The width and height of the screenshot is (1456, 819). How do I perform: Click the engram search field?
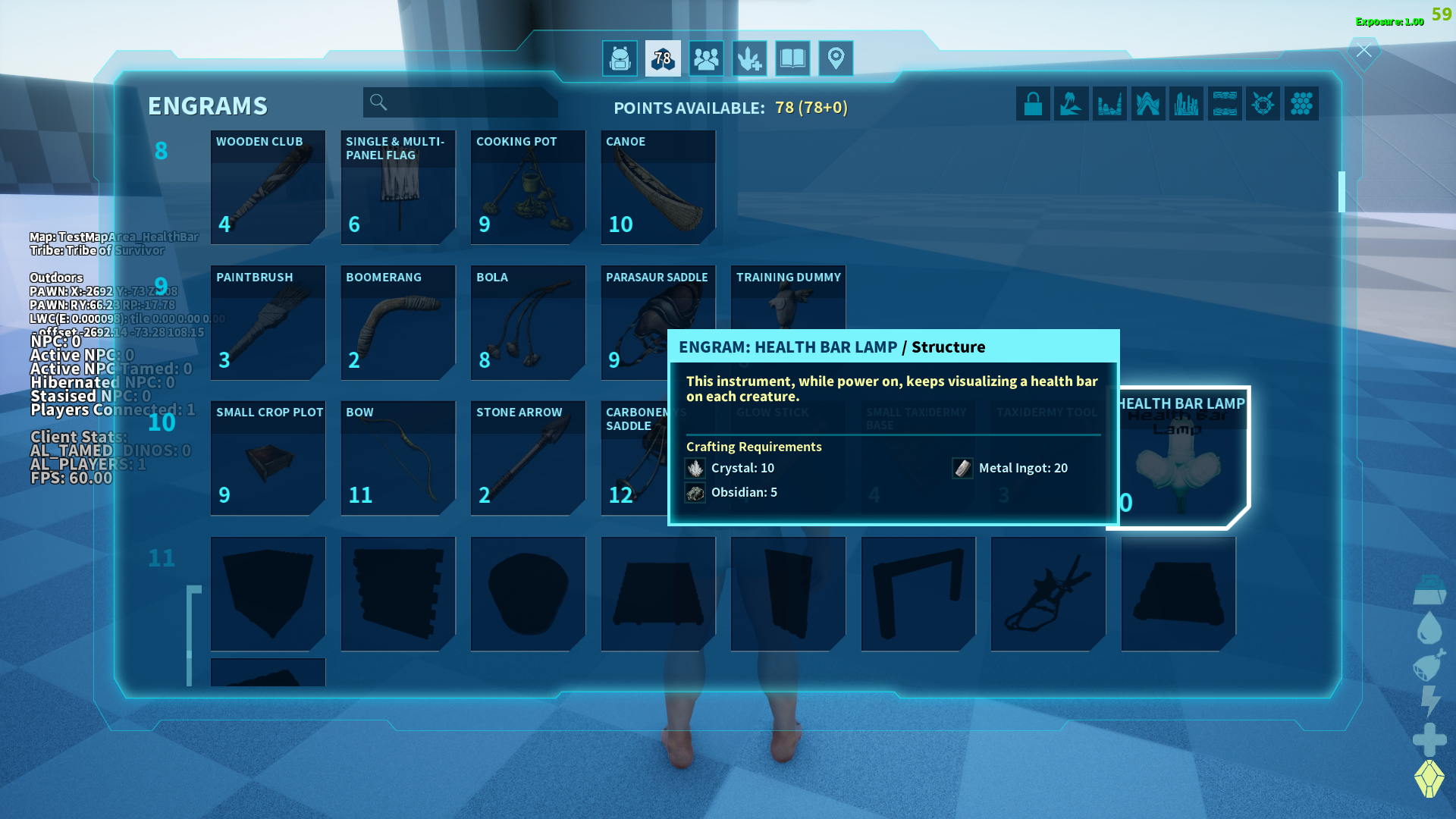click(460, 102)
